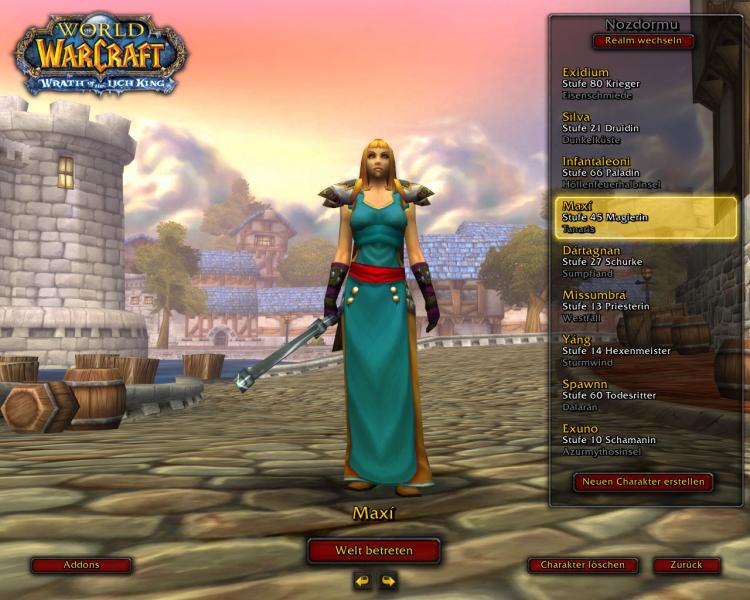750x600 pixels.
Task: Click Neuen Charakter erstellen
Action: pos(644,482)
